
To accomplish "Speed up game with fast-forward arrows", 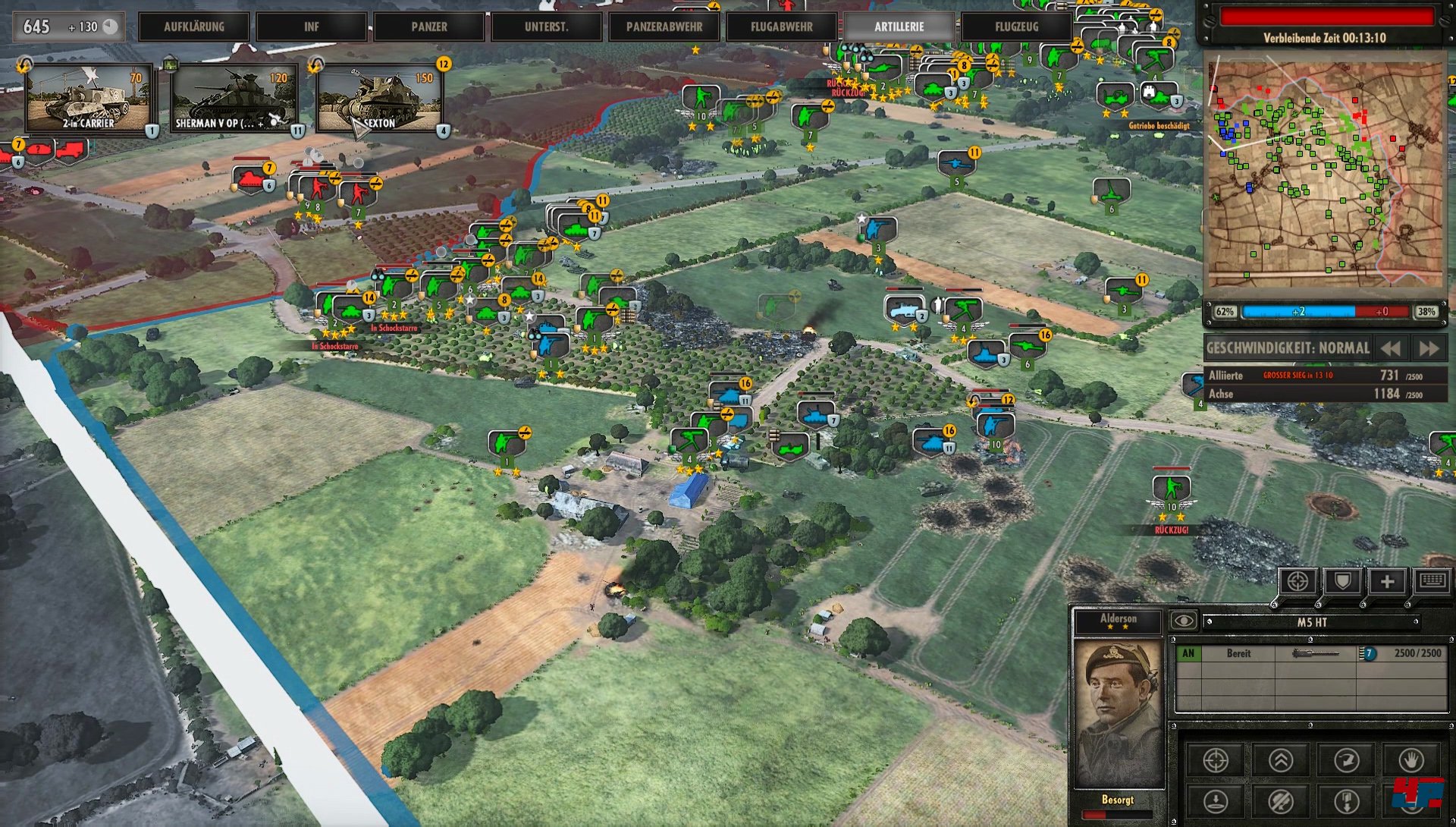I will click(1429, 348).
